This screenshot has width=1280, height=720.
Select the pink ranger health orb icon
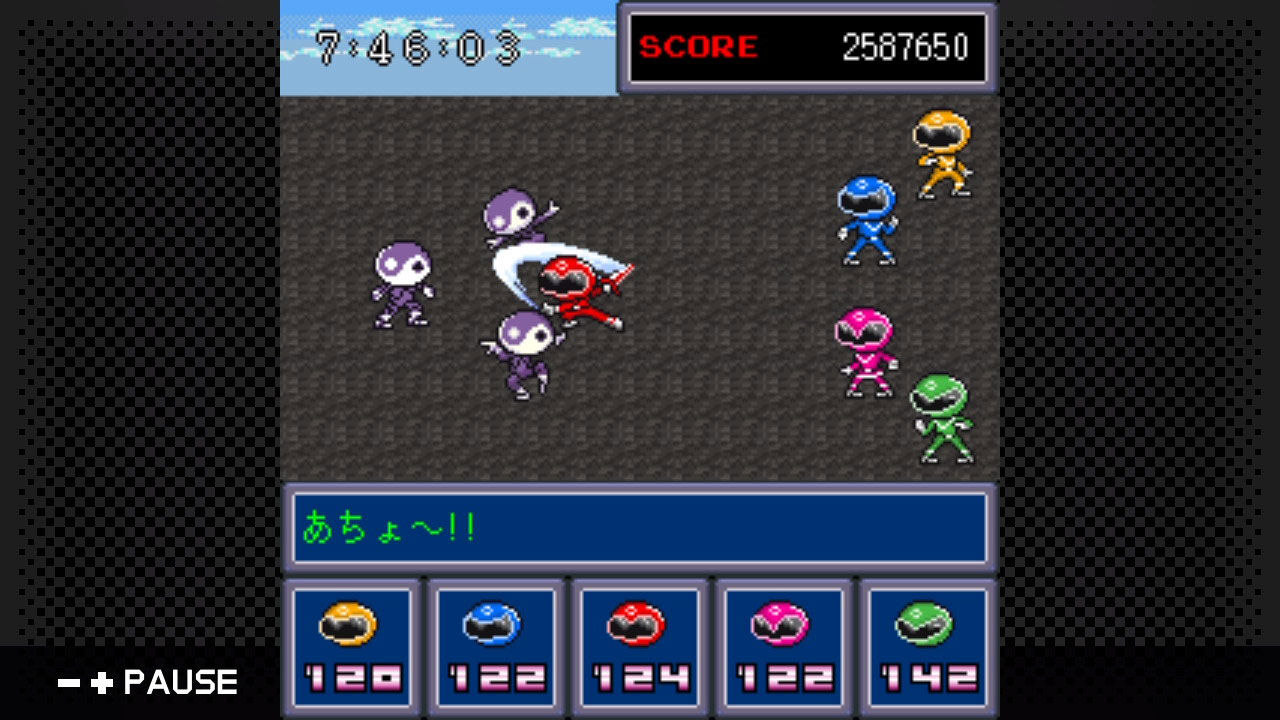coord(781,623)
